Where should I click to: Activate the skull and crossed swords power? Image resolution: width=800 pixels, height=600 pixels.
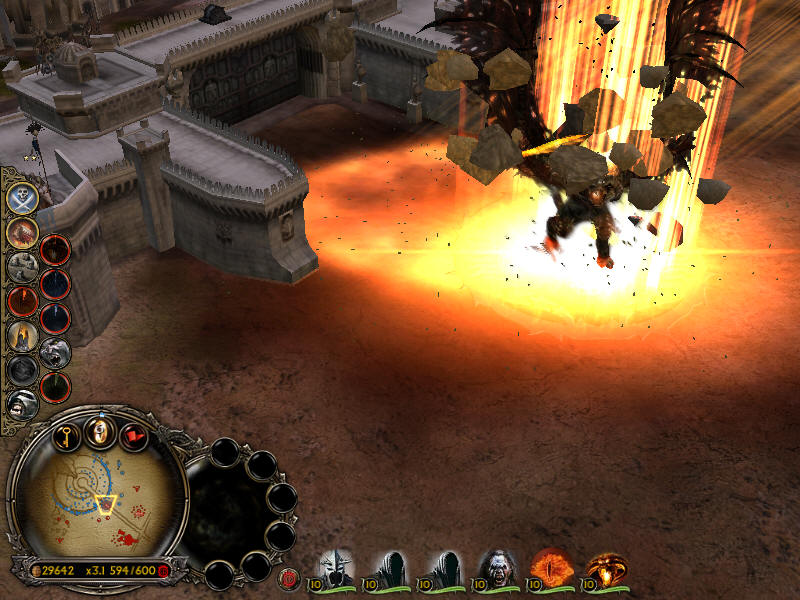pyautogui.click(x=22, y=197)
